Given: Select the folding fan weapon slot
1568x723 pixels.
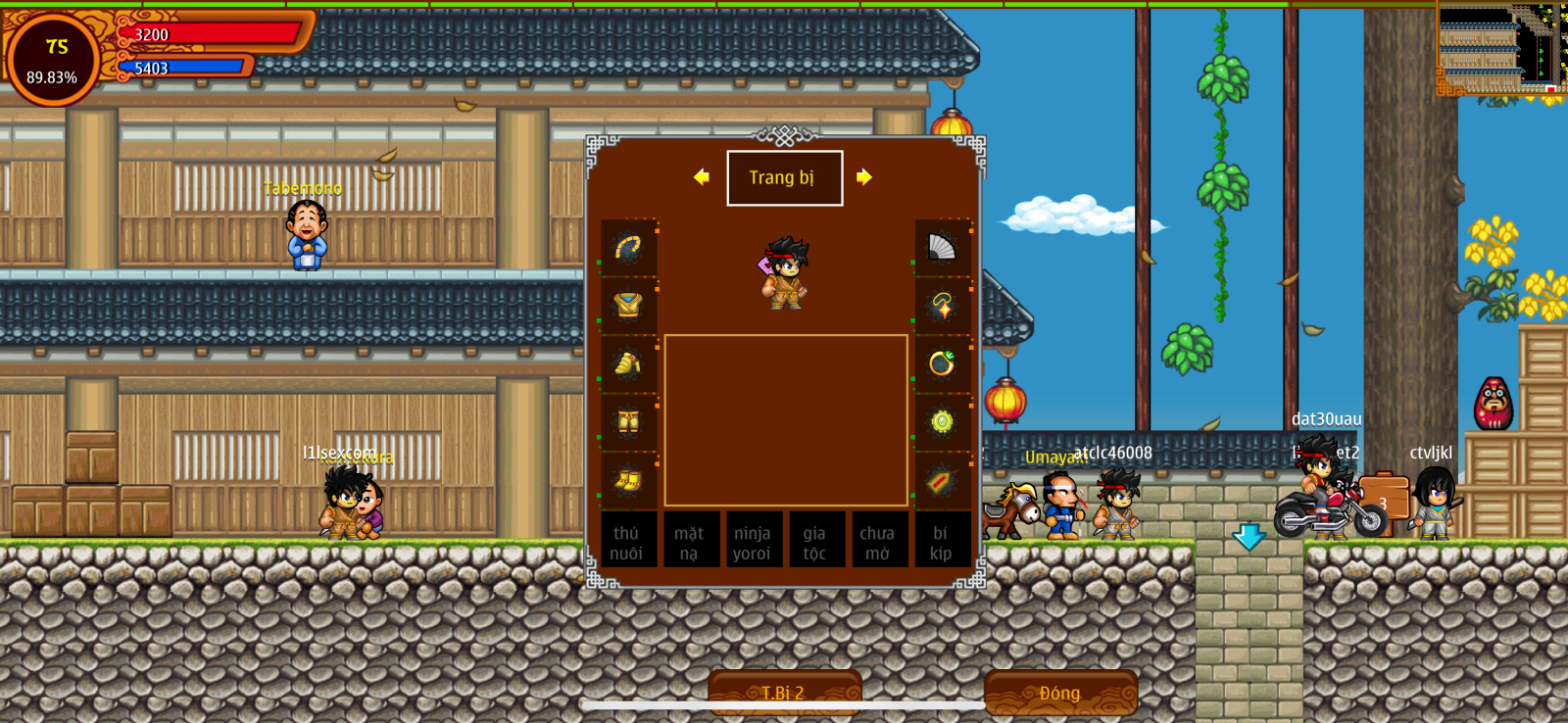Looking at the screenshot, I should click(x=942, y=248).
